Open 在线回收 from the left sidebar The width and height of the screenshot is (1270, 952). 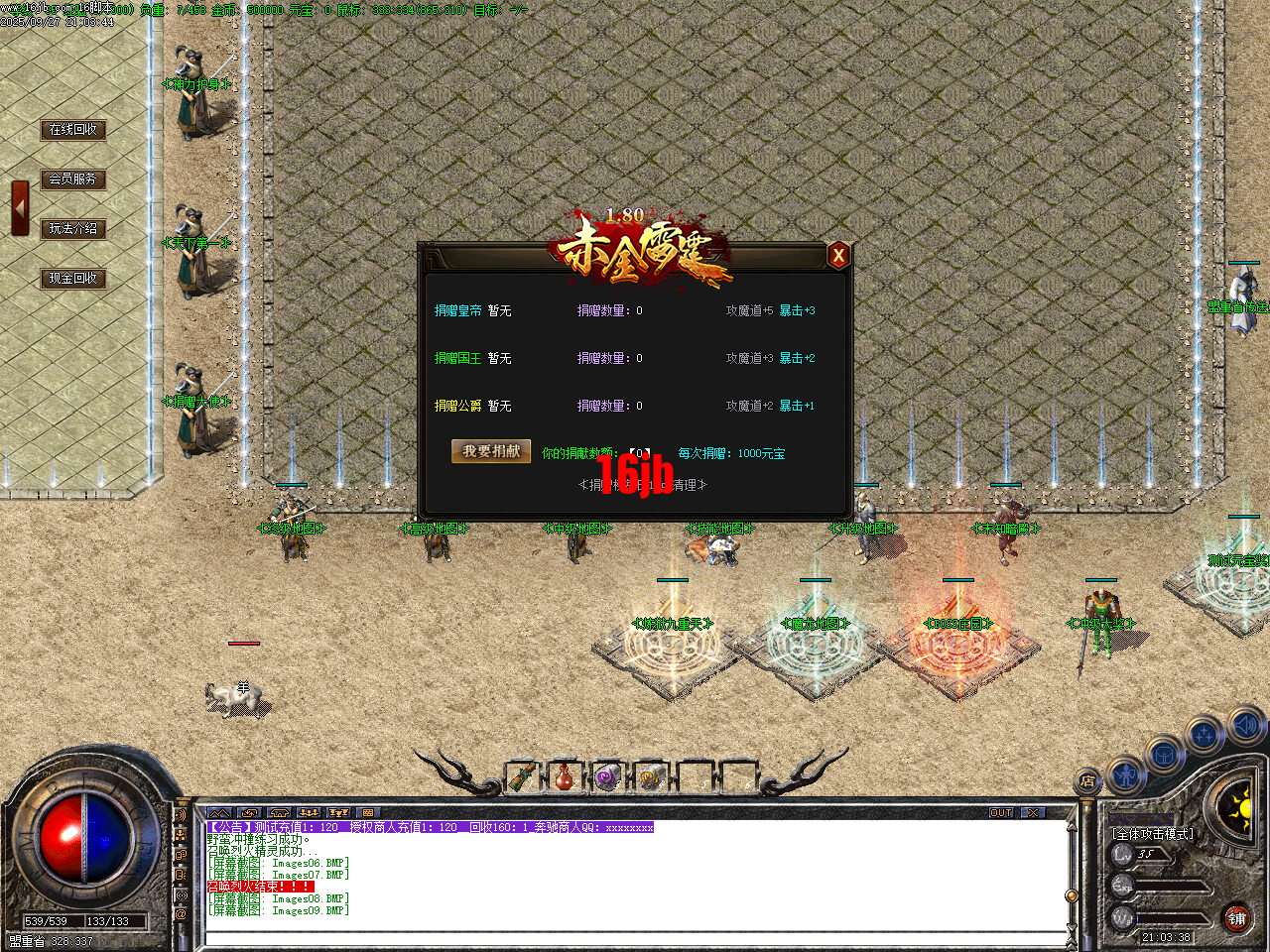(73, 130)
